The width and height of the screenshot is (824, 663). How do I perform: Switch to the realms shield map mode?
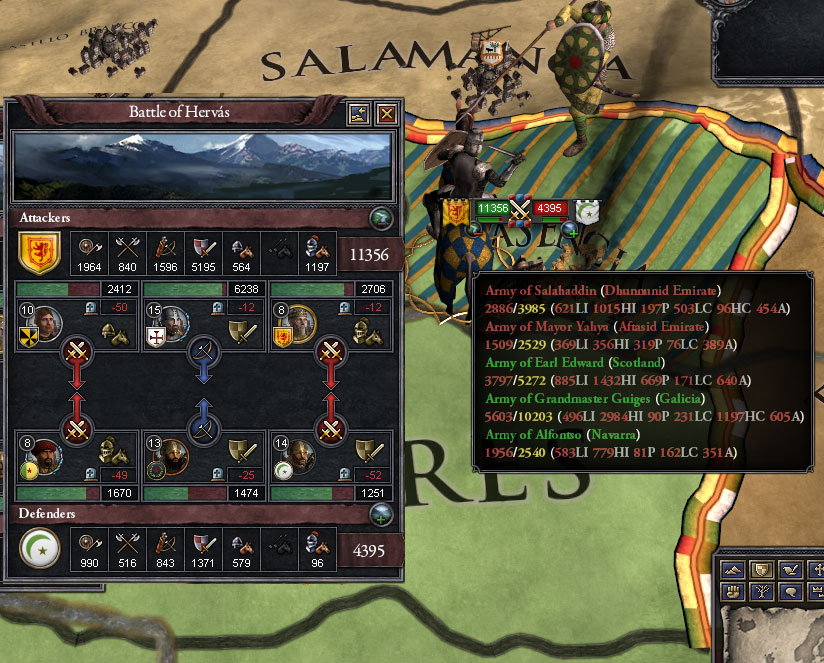[x=760, y=568]
